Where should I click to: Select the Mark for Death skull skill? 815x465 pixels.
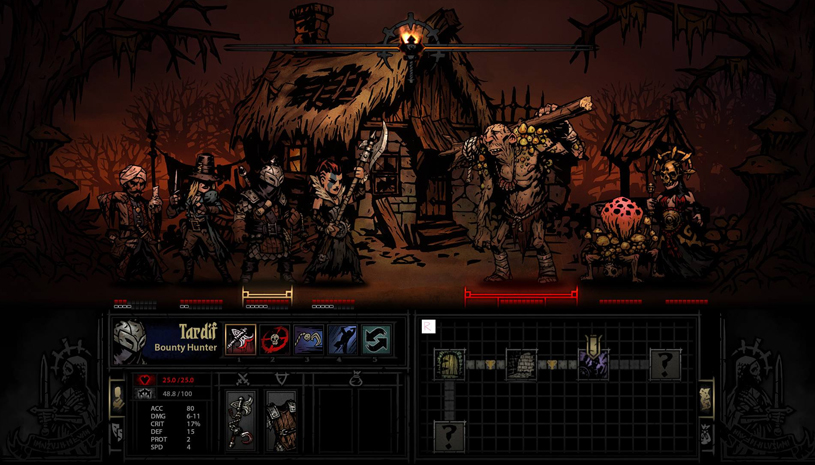pos(275,340)
